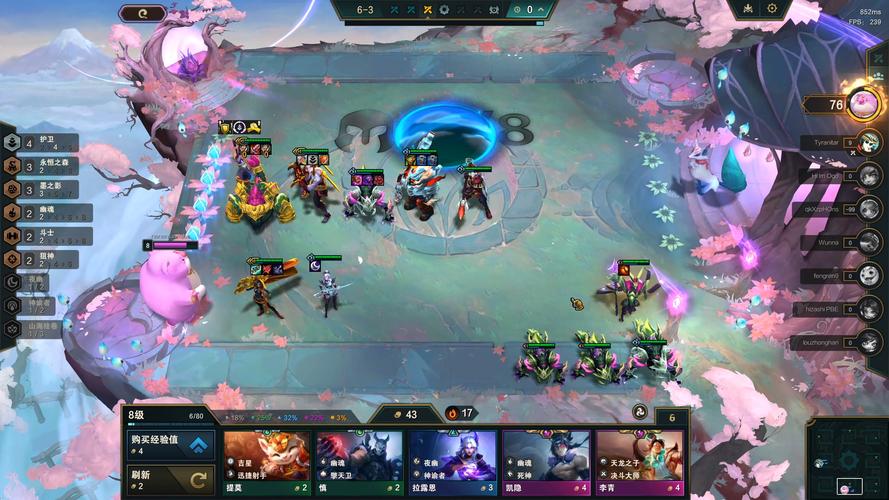Refresh the shop with the 刷新 button
This screenshot has width=889, height=500.
coord(171,479)
